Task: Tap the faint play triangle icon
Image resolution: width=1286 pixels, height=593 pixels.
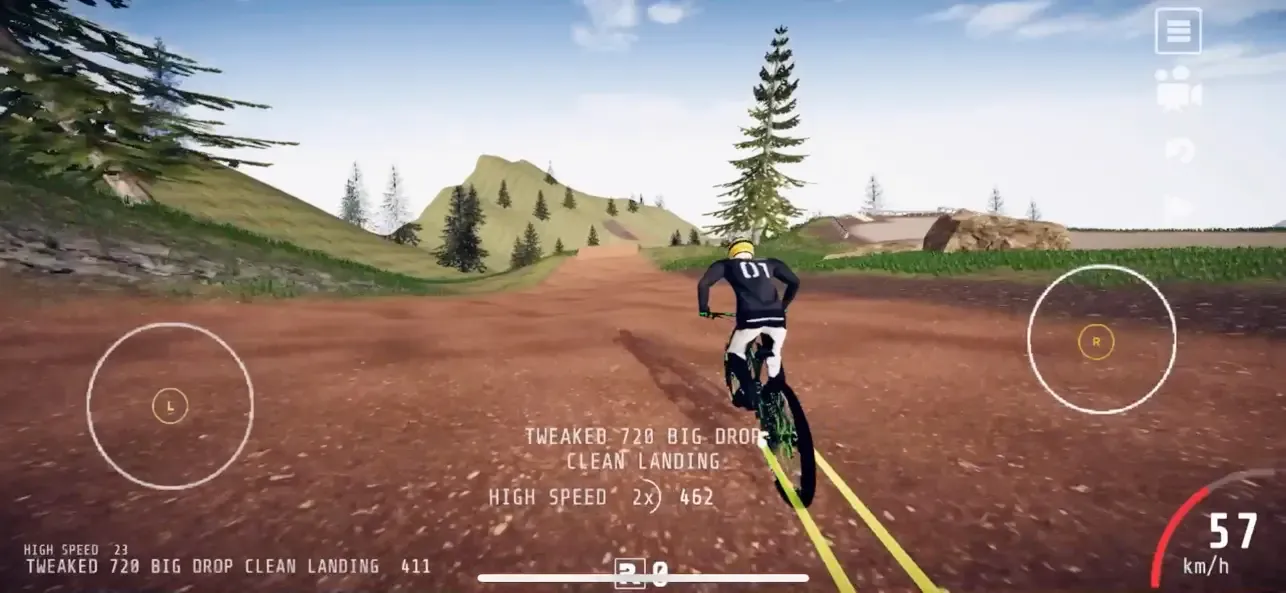Action: (1178, 208)
